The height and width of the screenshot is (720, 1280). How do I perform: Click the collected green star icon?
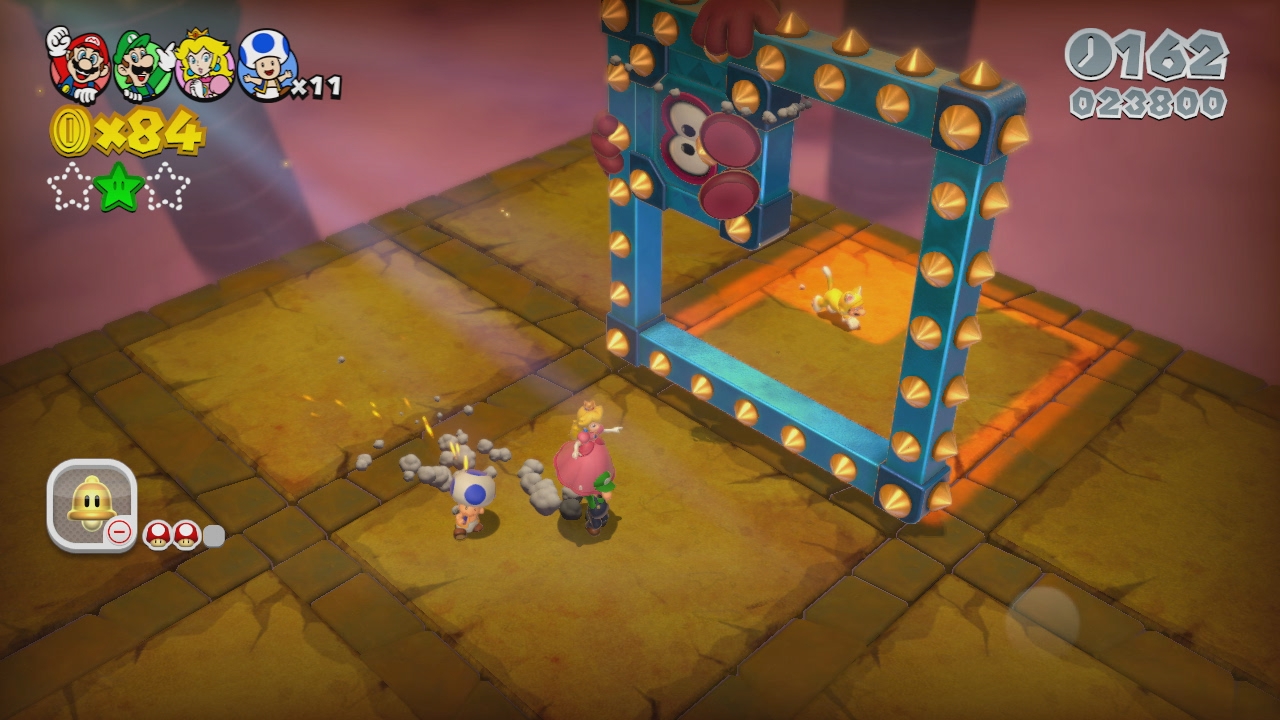(119, 187)
